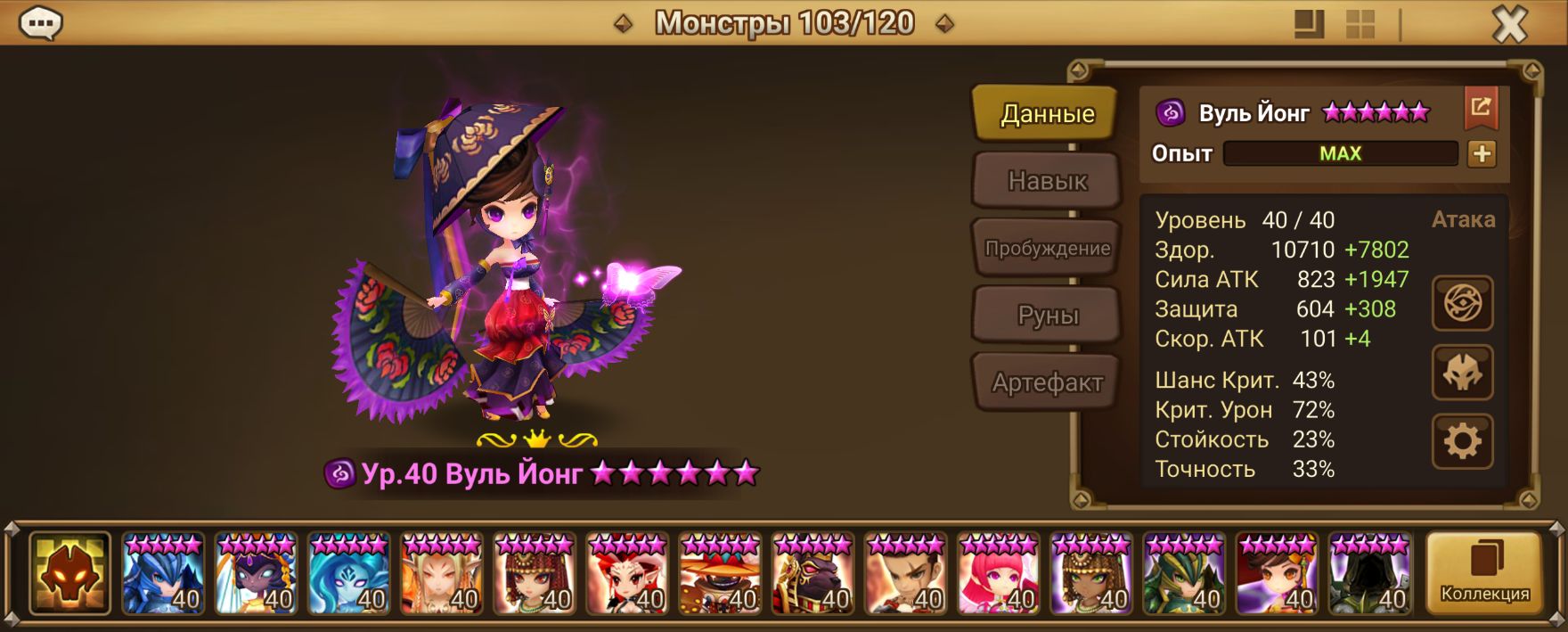The width and height of the screenshot is (1568, 632).
Task: Switch to the large single-panel view
Action: pos(1309,25)
